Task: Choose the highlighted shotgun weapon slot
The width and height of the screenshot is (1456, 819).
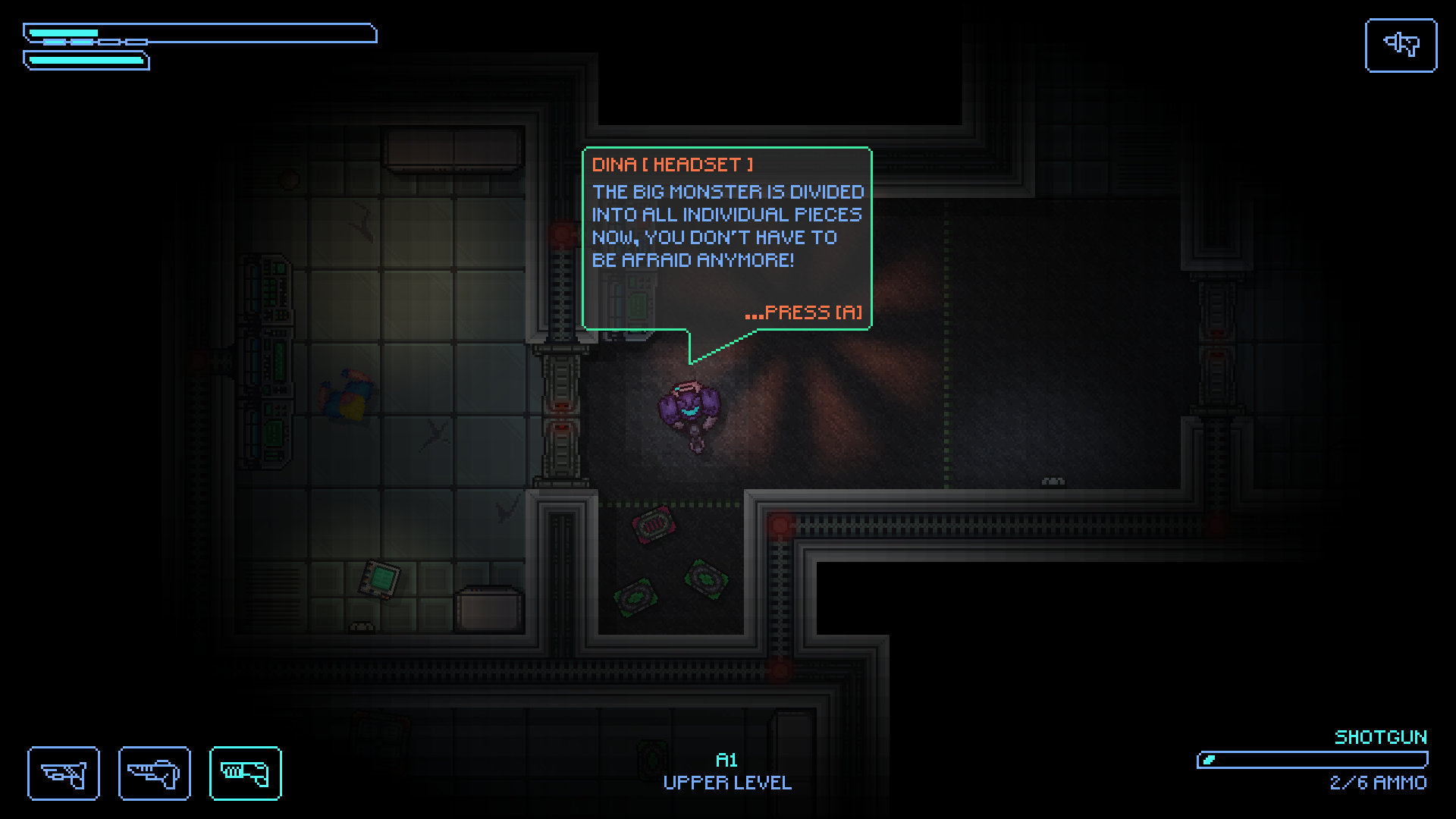Action: 245,773
